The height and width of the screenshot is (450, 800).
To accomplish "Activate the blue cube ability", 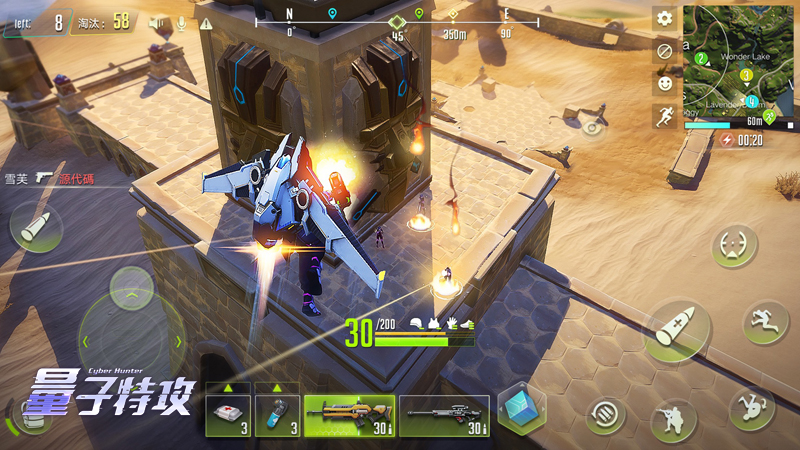I will coord(521,410).
